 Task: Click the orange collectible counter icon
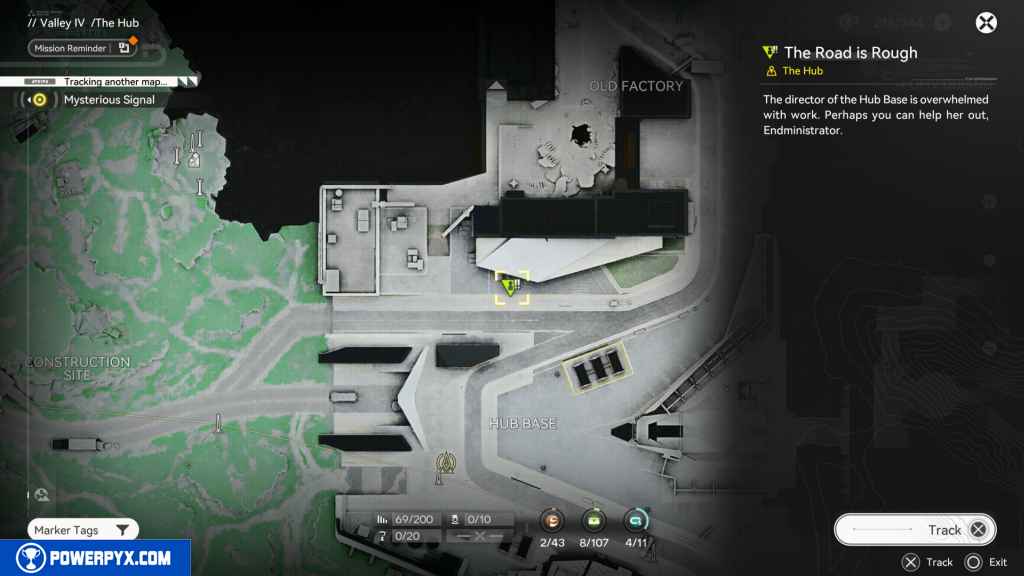click(552, 520)
